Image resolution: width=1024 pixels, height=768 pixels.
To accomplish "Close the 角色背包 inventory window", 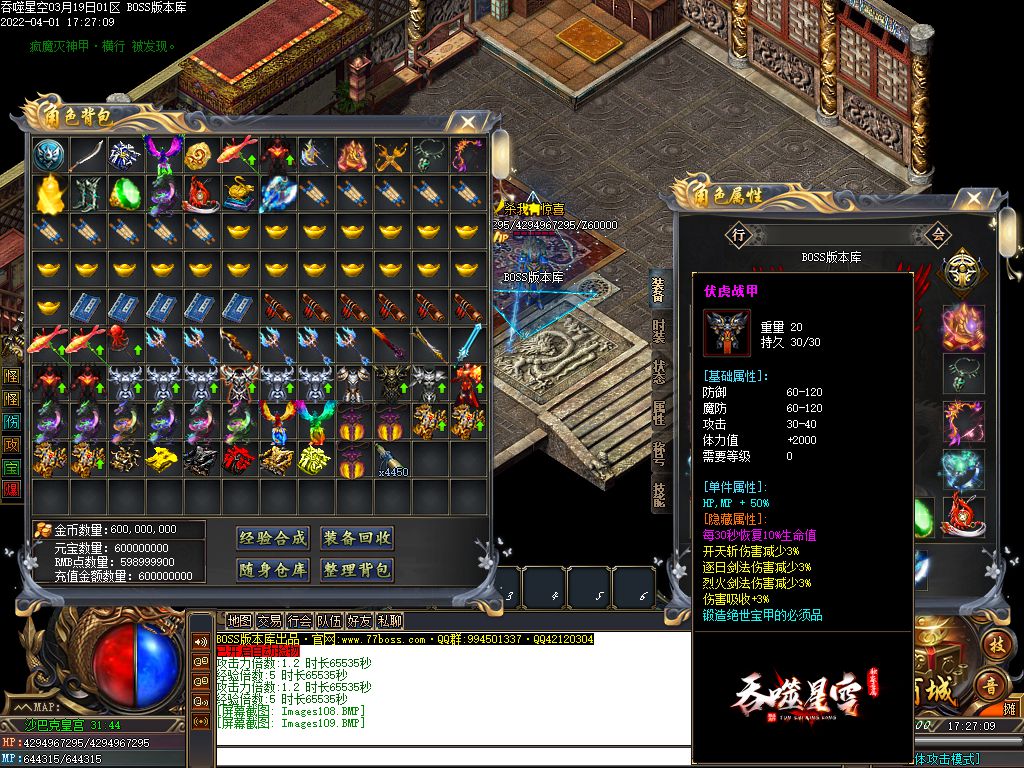I will click(467, 122).
